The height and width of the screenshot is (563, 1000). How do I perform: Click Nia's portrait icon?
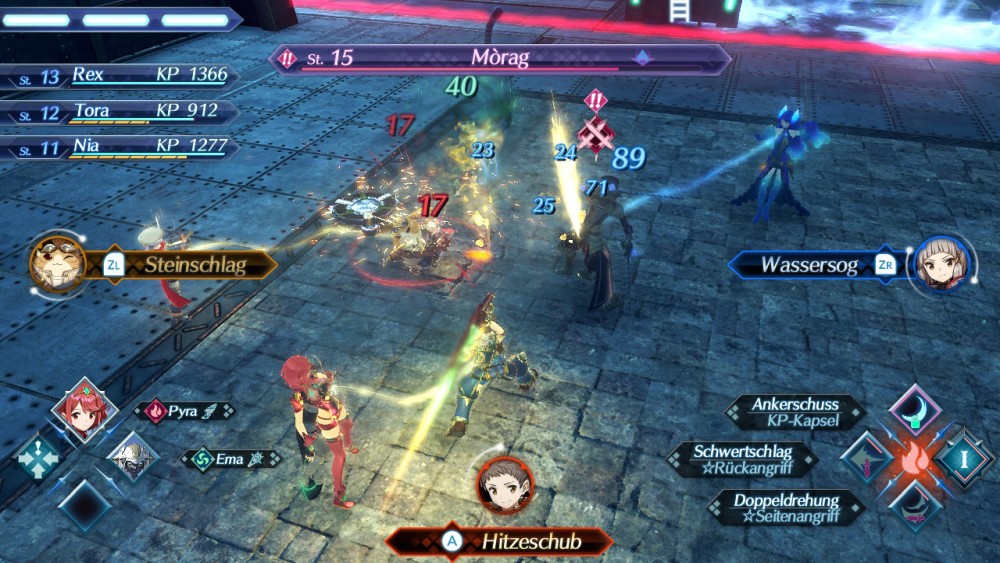940,264
